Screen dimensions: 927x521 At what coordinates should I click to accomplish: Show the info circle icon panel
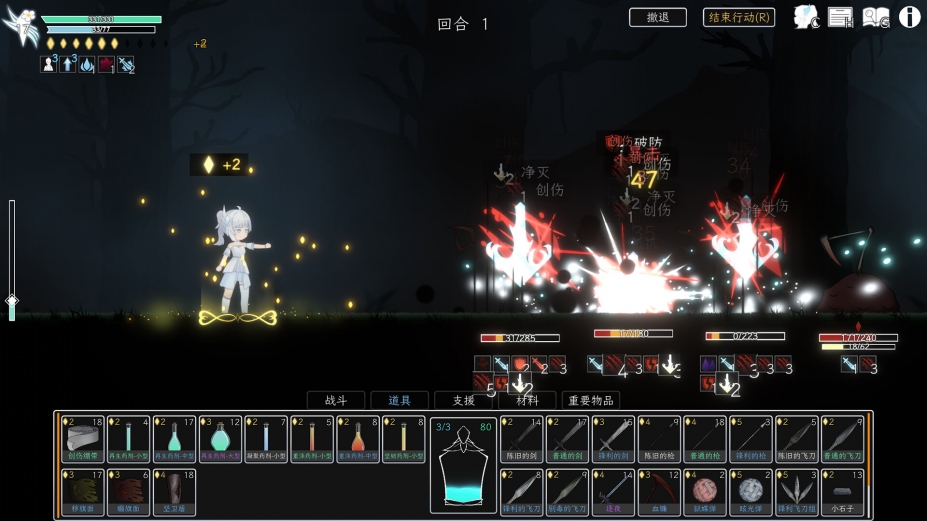pos(909,17)
